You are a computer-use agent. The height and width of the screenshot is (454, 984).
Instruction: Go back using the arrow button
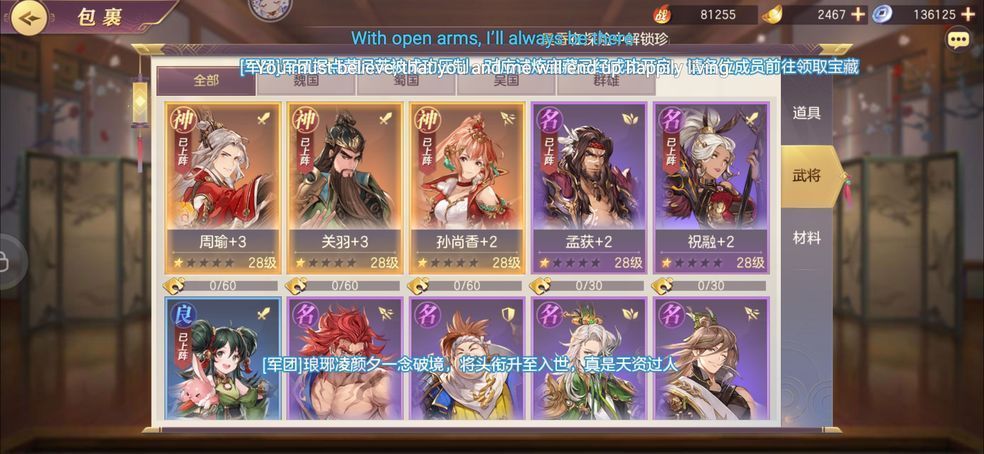click(30, 17)
